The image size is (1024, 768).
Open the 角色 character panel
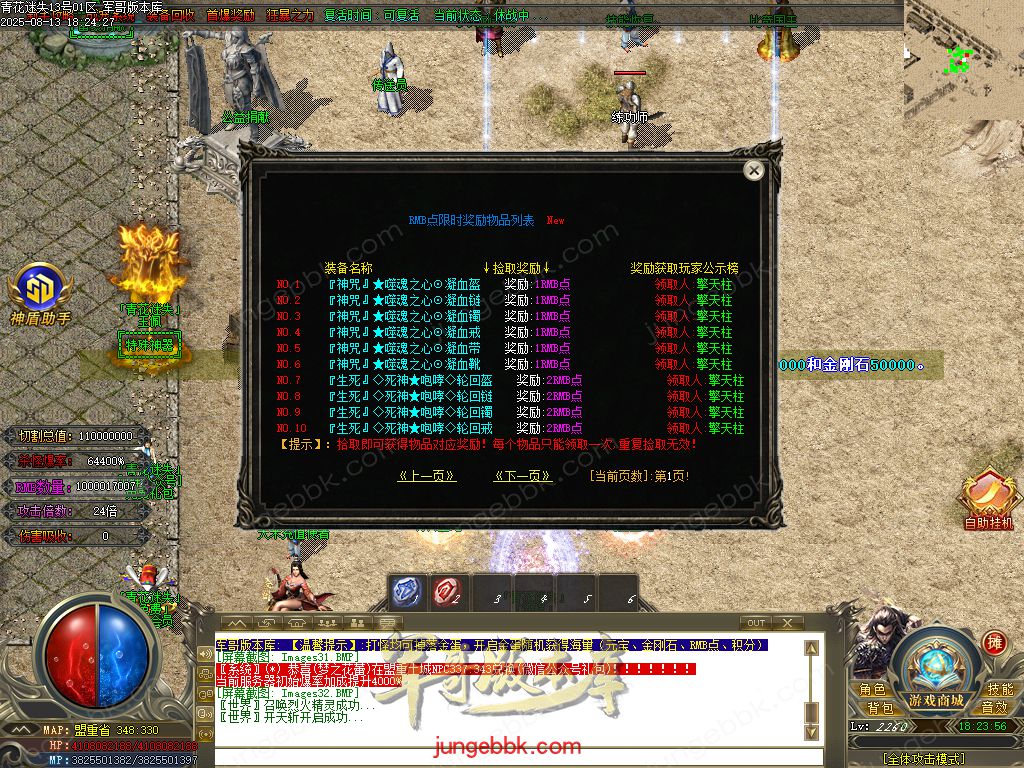click(x=871, y=690)
